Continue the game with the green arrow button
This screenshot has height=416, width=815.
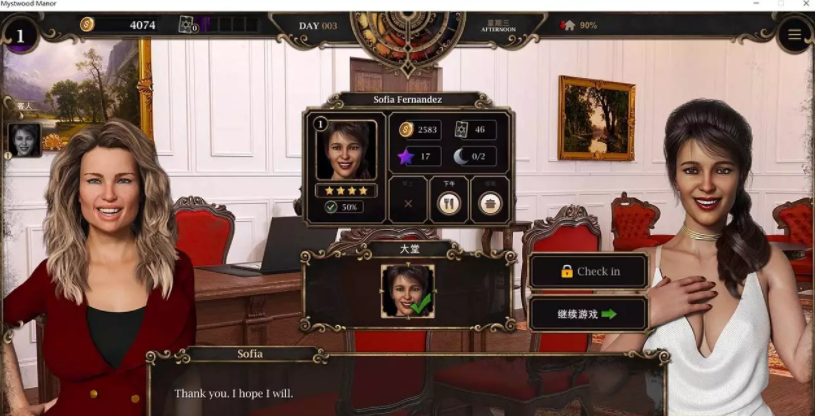click(588, 314)
